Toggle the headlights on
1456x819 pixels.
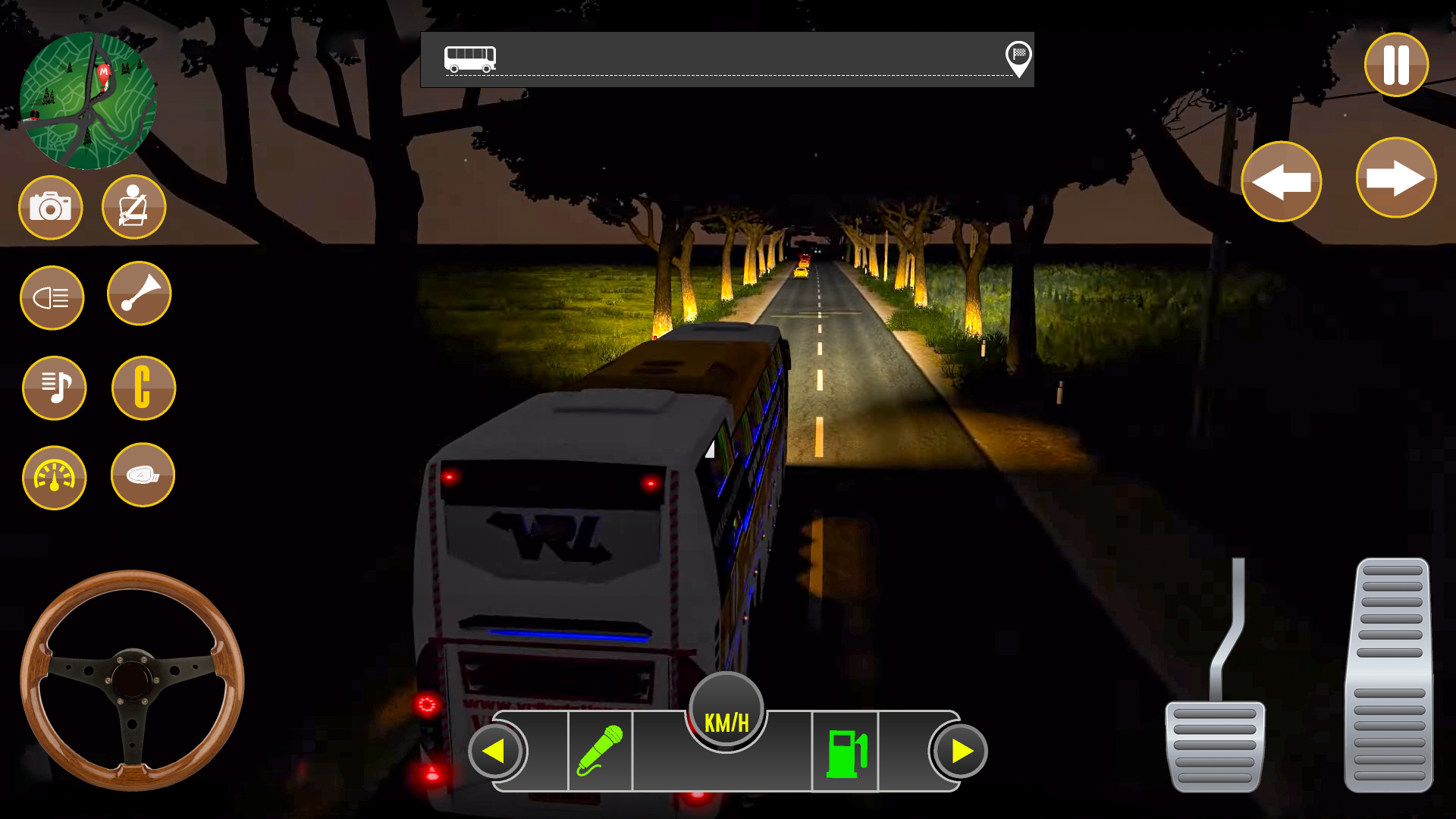pyautogui.click(x=52, y=297)
